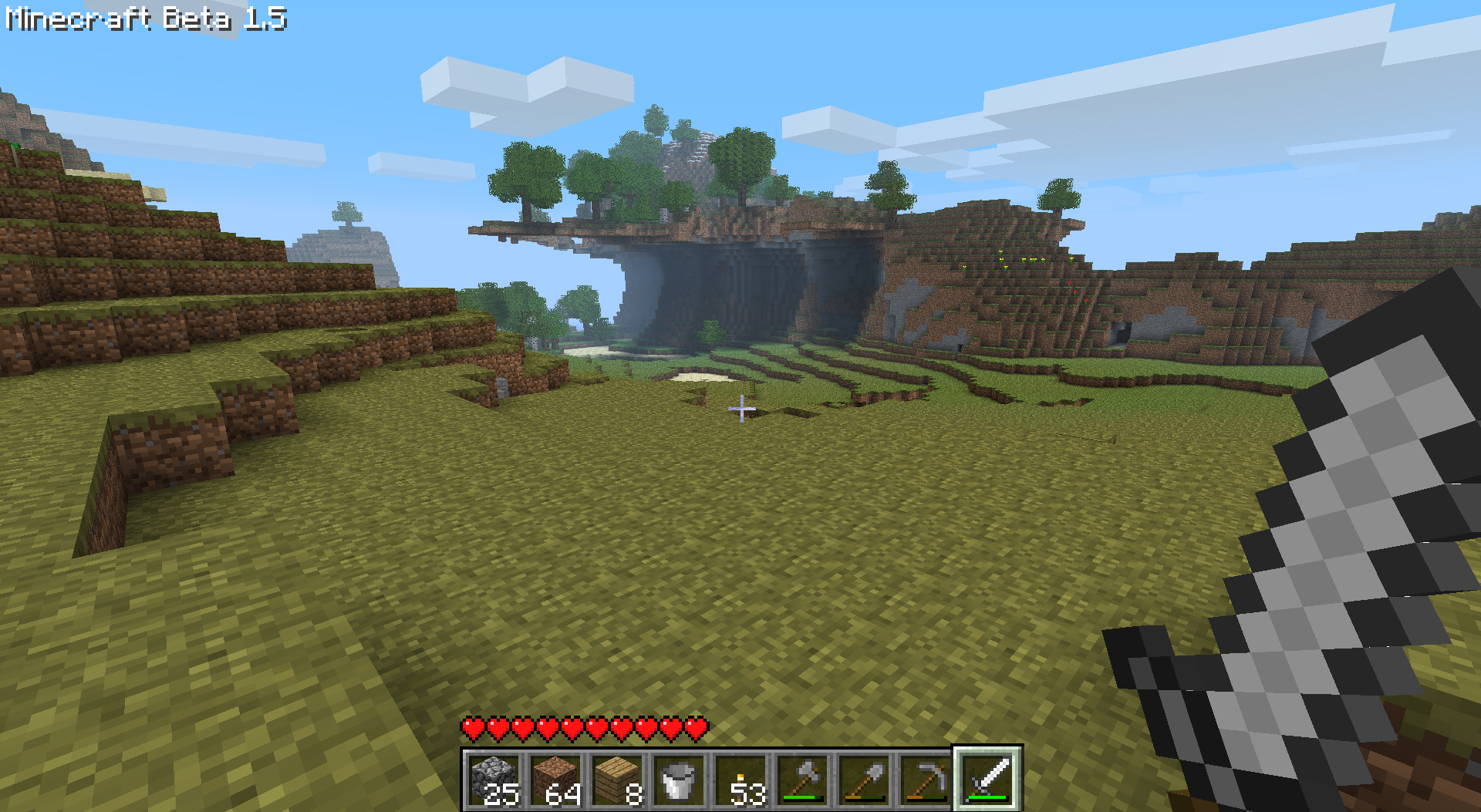
Task: Pick the wooden planks slot
Action: (x=618, y=779)
